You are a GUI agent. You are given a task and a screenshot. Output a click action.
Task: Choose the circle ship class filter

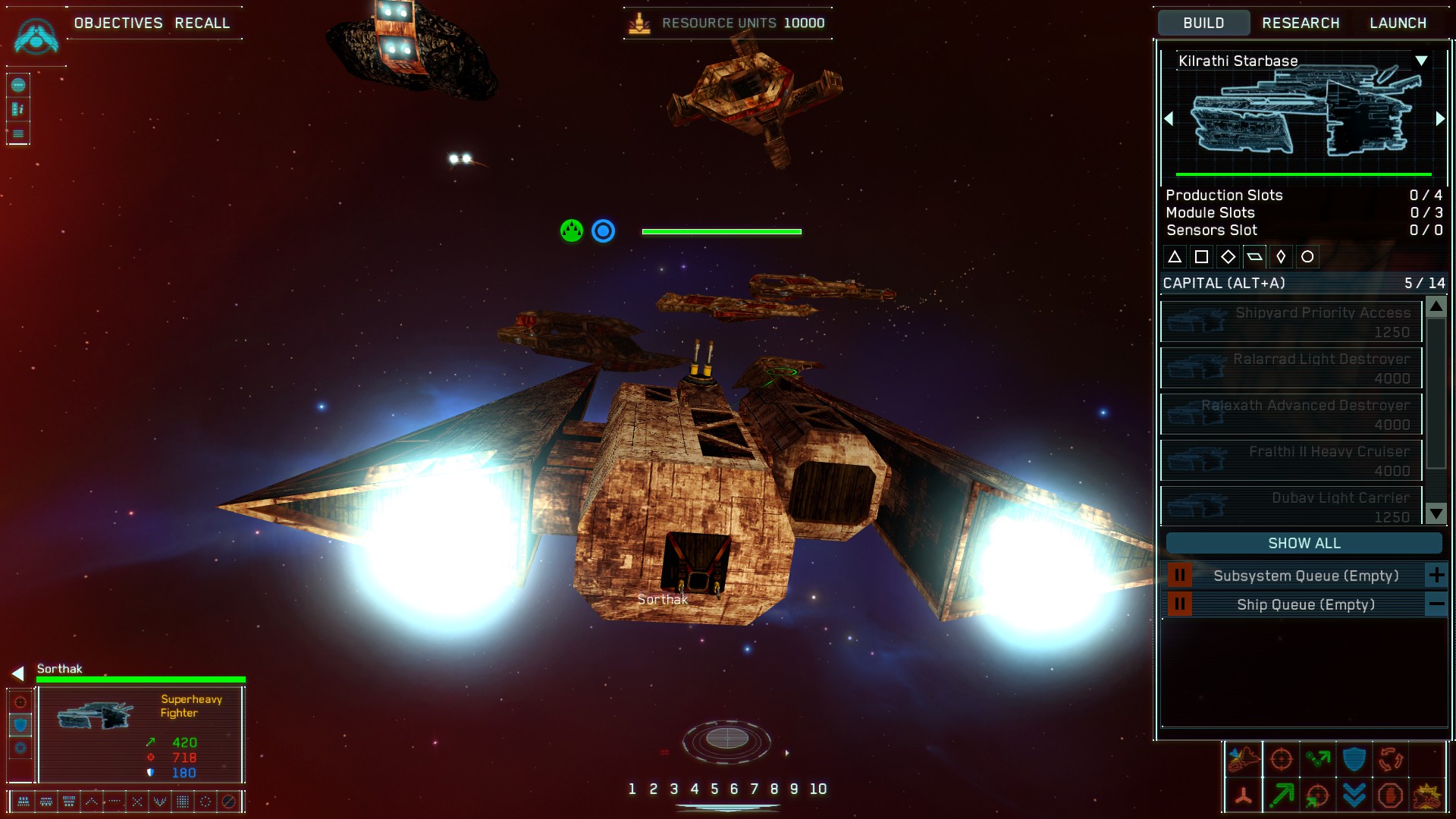pyautogui.click(x=1307, y=257)
